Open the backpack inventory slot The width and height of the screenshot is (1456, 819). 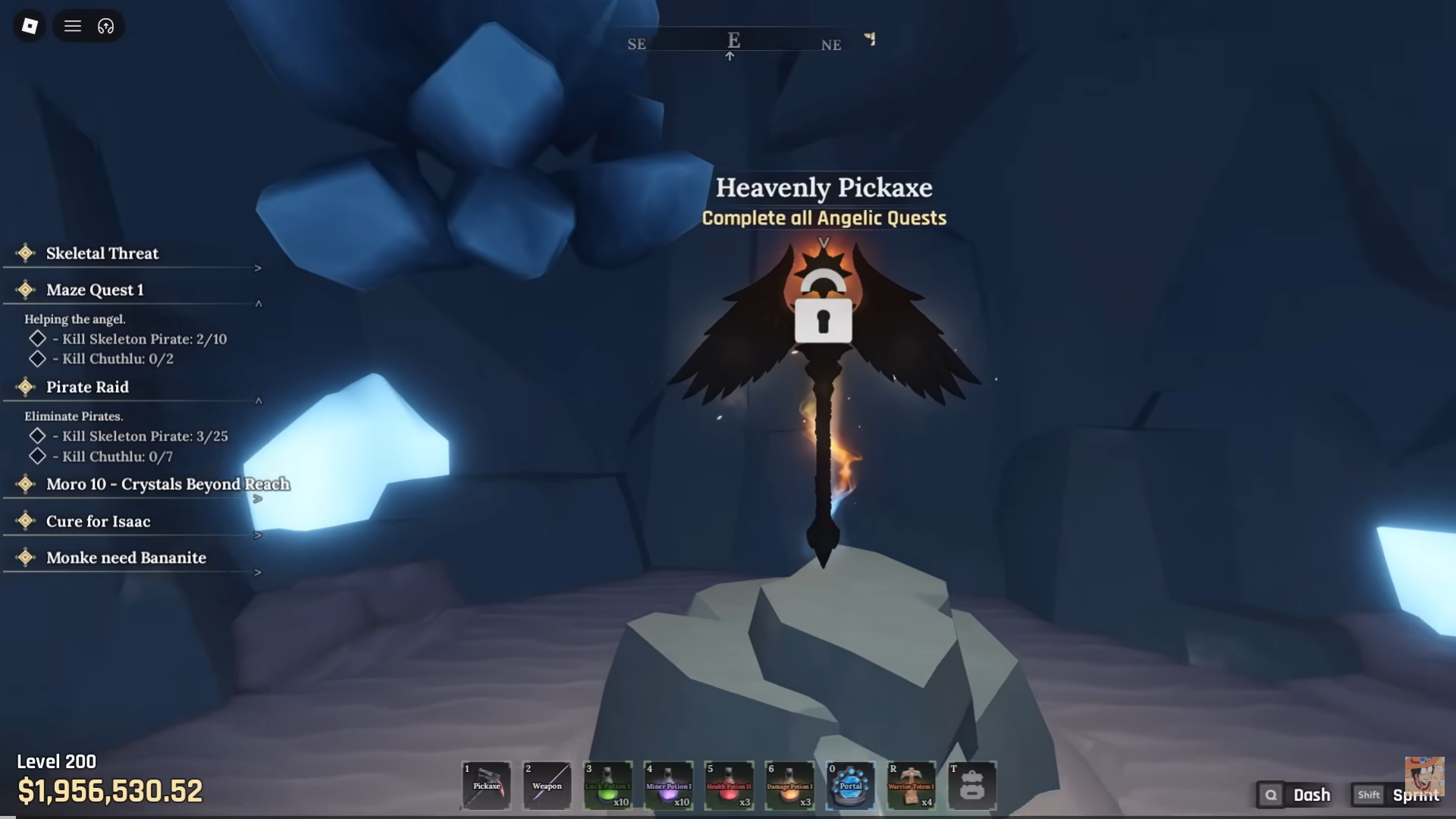(971, 786)
